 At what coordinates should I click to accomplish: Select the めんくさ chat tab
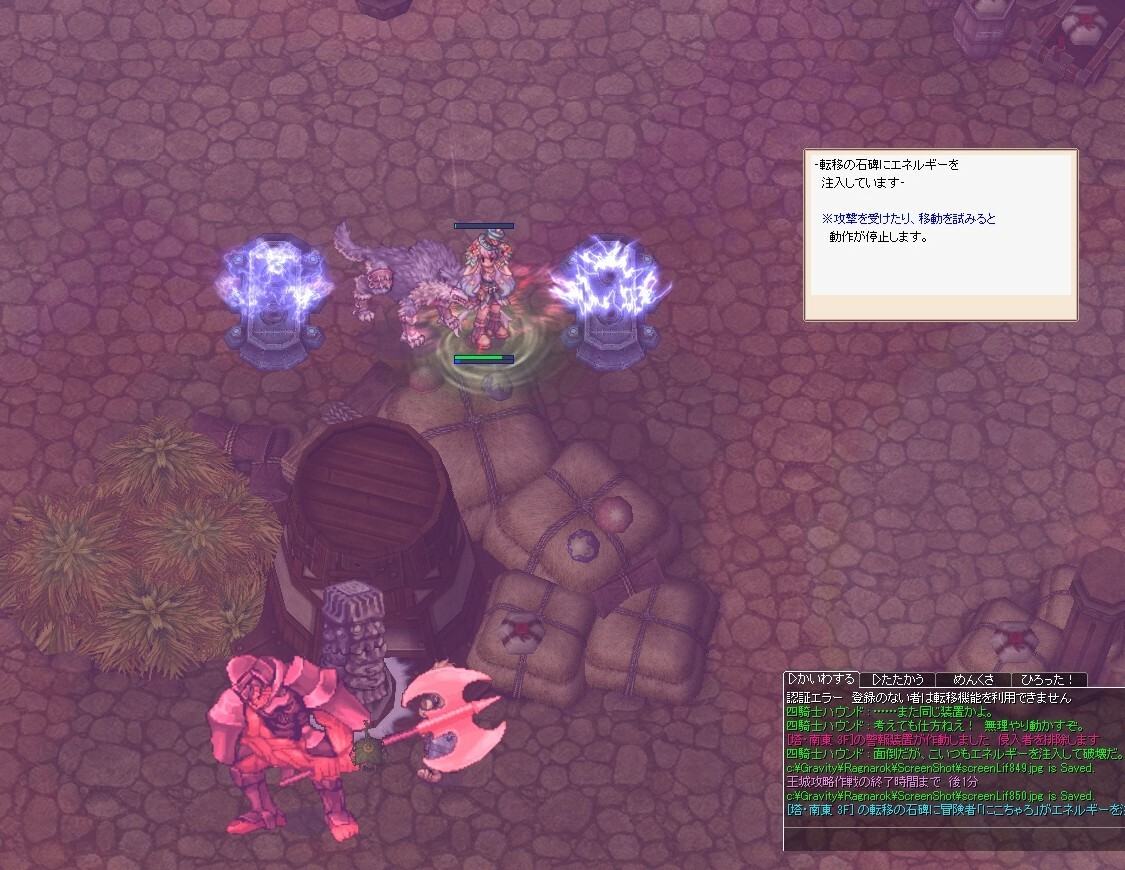(x=973, y=680)
